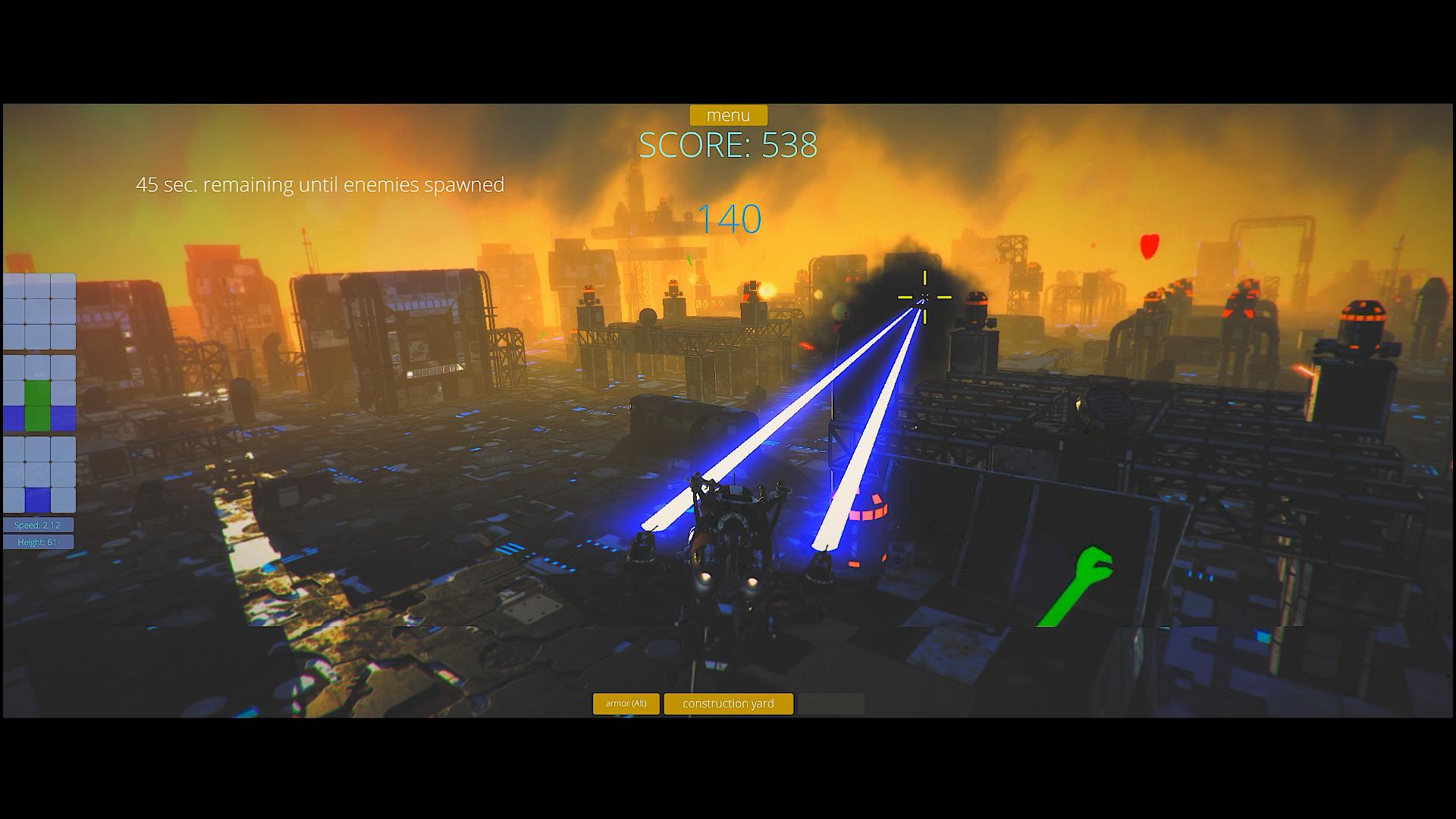Open the construction yard selection panel

[728, 703]
